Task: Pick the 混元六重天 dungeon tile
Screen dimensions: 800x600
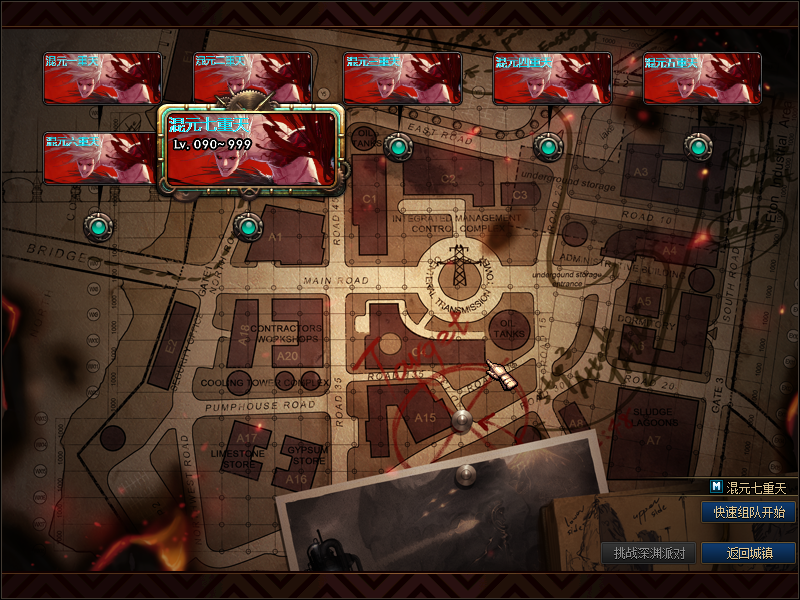Action: [x=100, y=158]
